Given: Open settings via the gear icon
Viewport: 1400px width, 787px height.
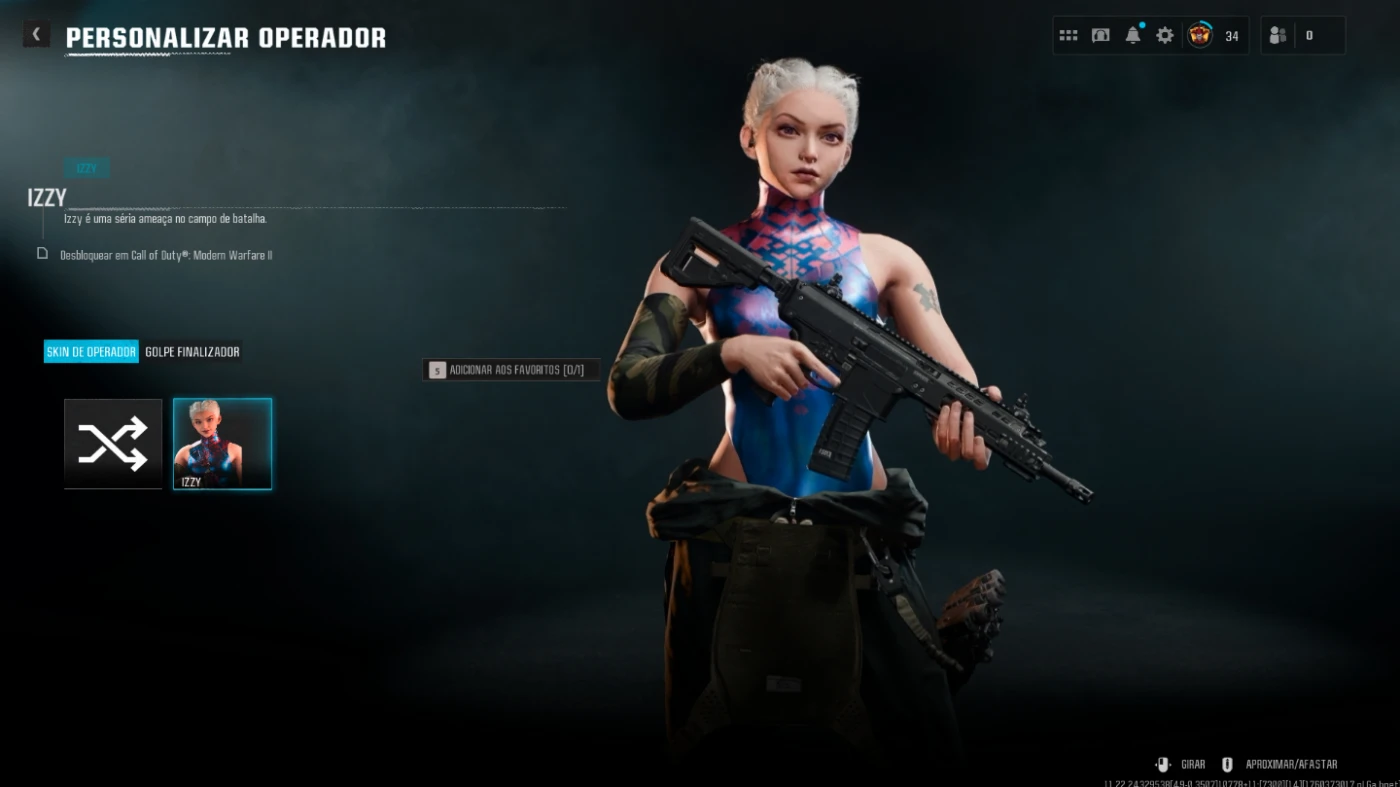Looking at the screenshot, I should (1165, 36).
